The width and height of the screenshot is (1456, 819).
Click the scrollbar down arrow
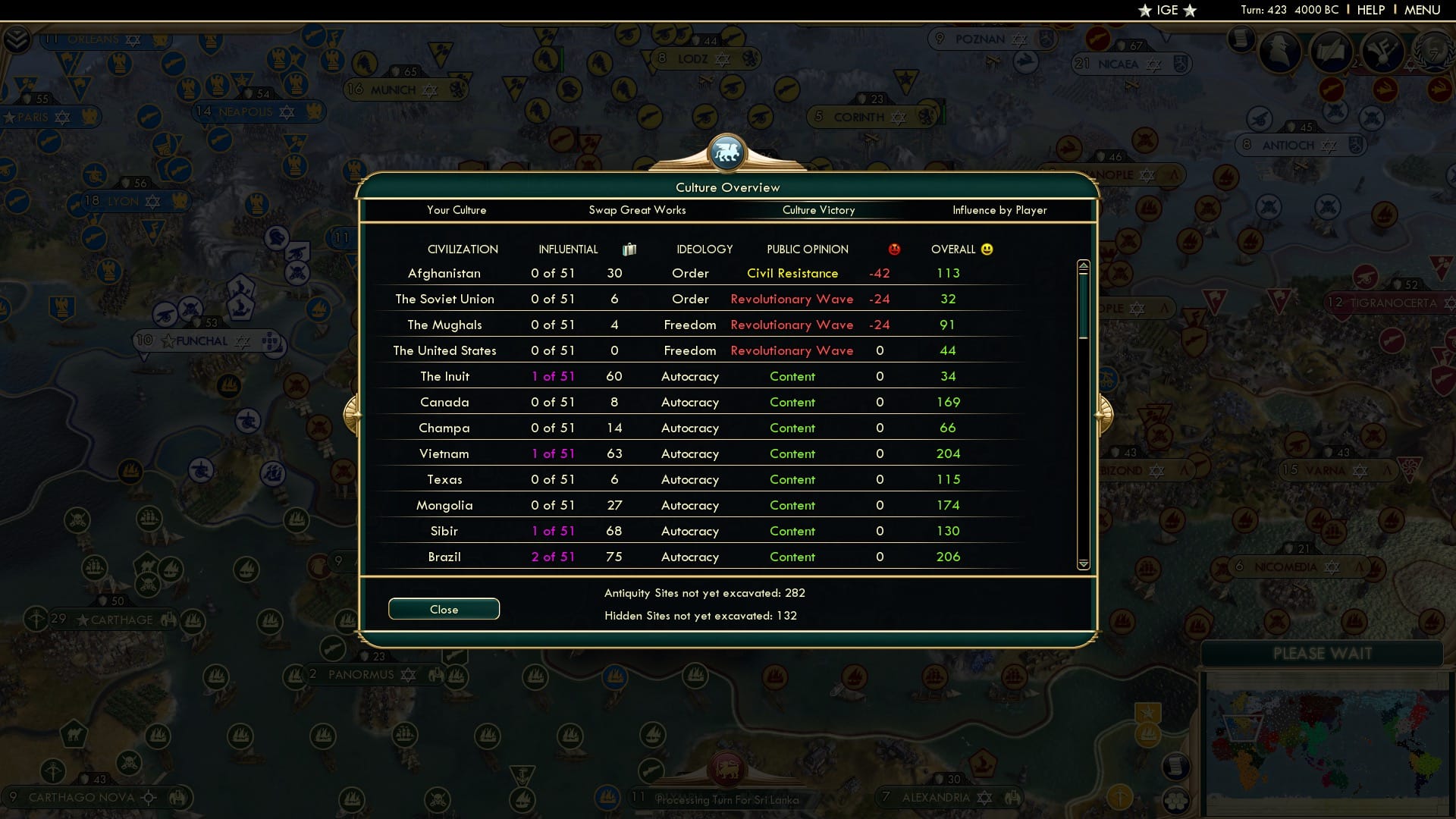point(1084,564)
